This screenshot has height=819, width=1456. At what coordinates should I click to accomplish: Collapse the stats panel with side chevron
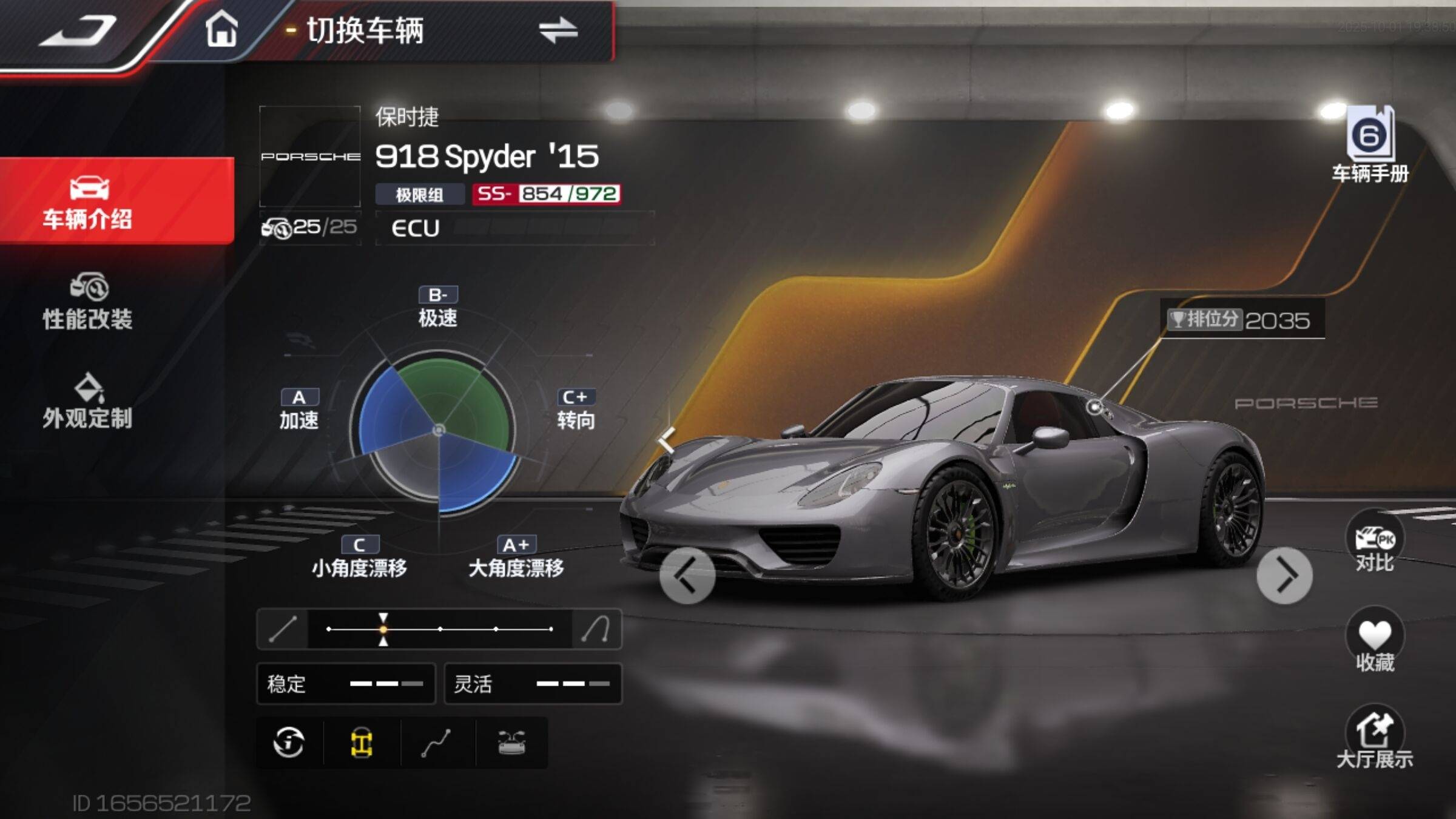(666, 439)
